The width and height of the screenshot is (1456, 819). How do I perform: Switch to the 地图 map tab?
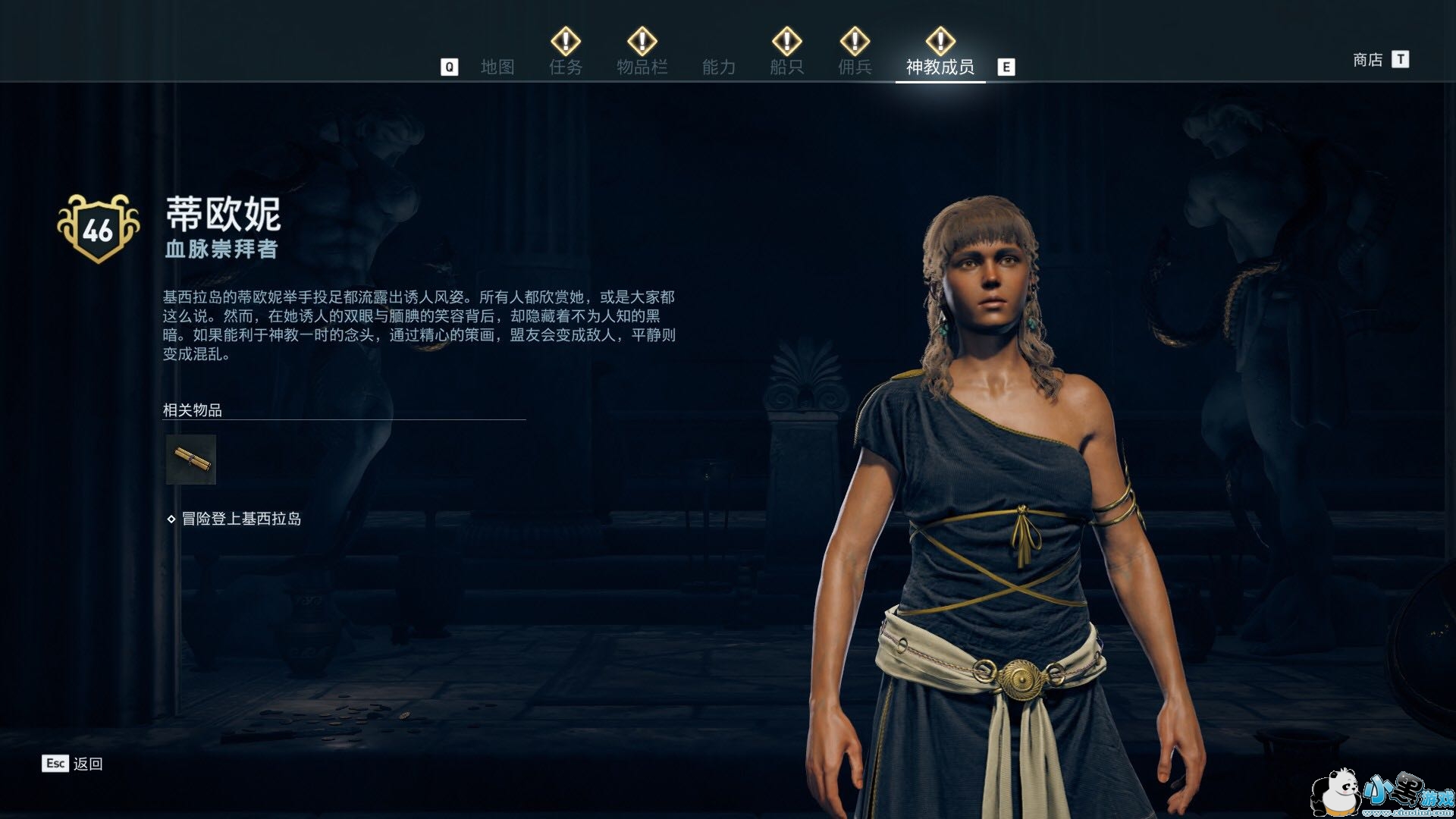(x=497, y=67)
